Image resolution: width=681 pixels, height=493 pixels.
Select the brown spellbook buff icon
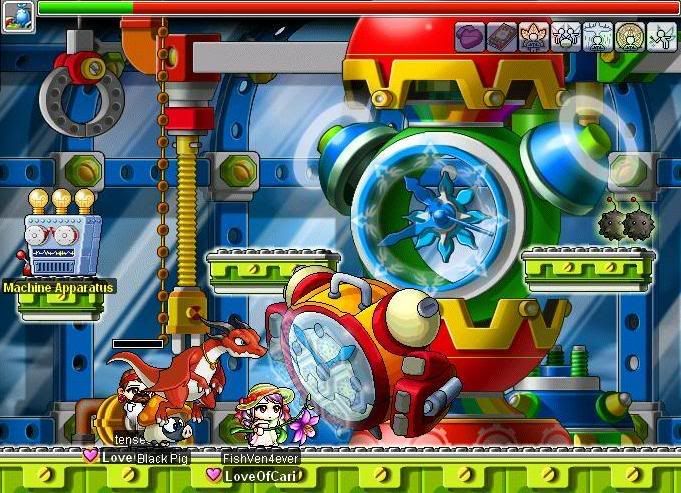pyautogui.click(x=502, y=37)
